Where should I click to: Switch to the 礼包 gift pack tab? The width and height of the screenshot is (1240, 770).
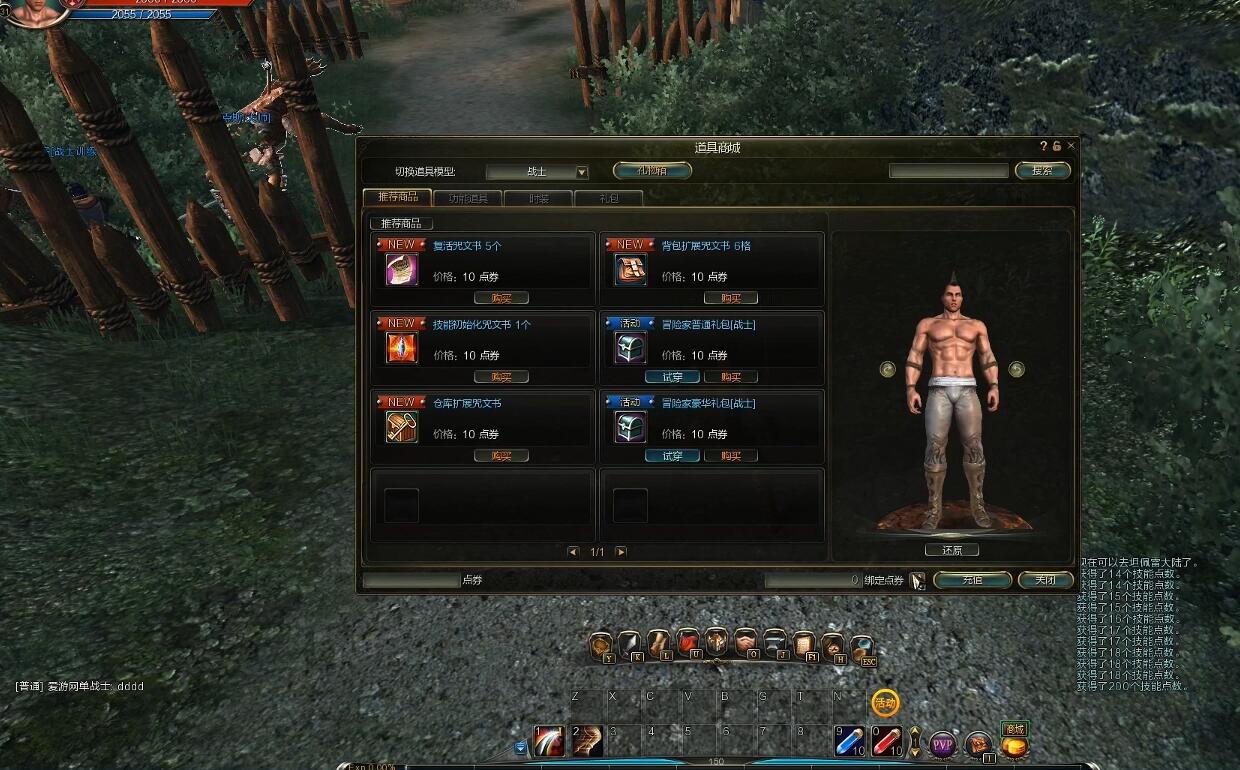click(x=608, y=198)
